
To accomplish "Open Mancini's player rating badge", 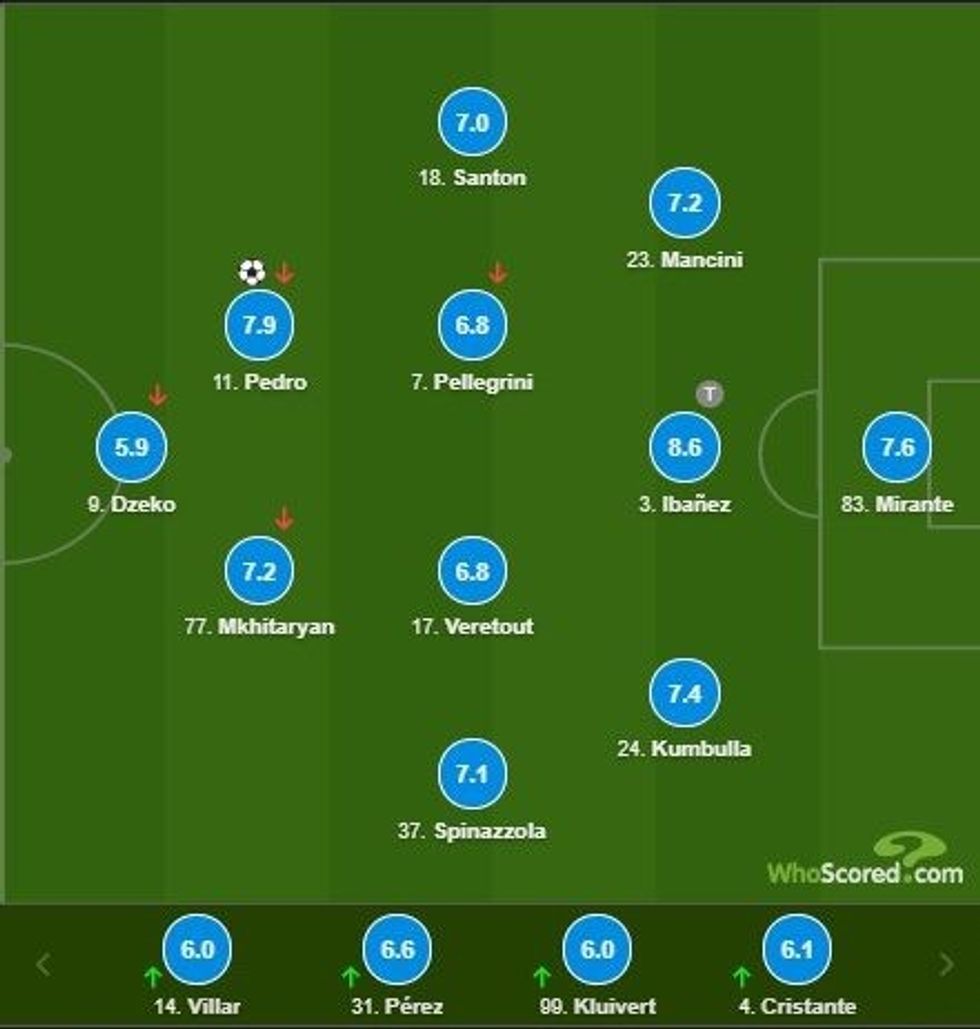I will point(684,203).
